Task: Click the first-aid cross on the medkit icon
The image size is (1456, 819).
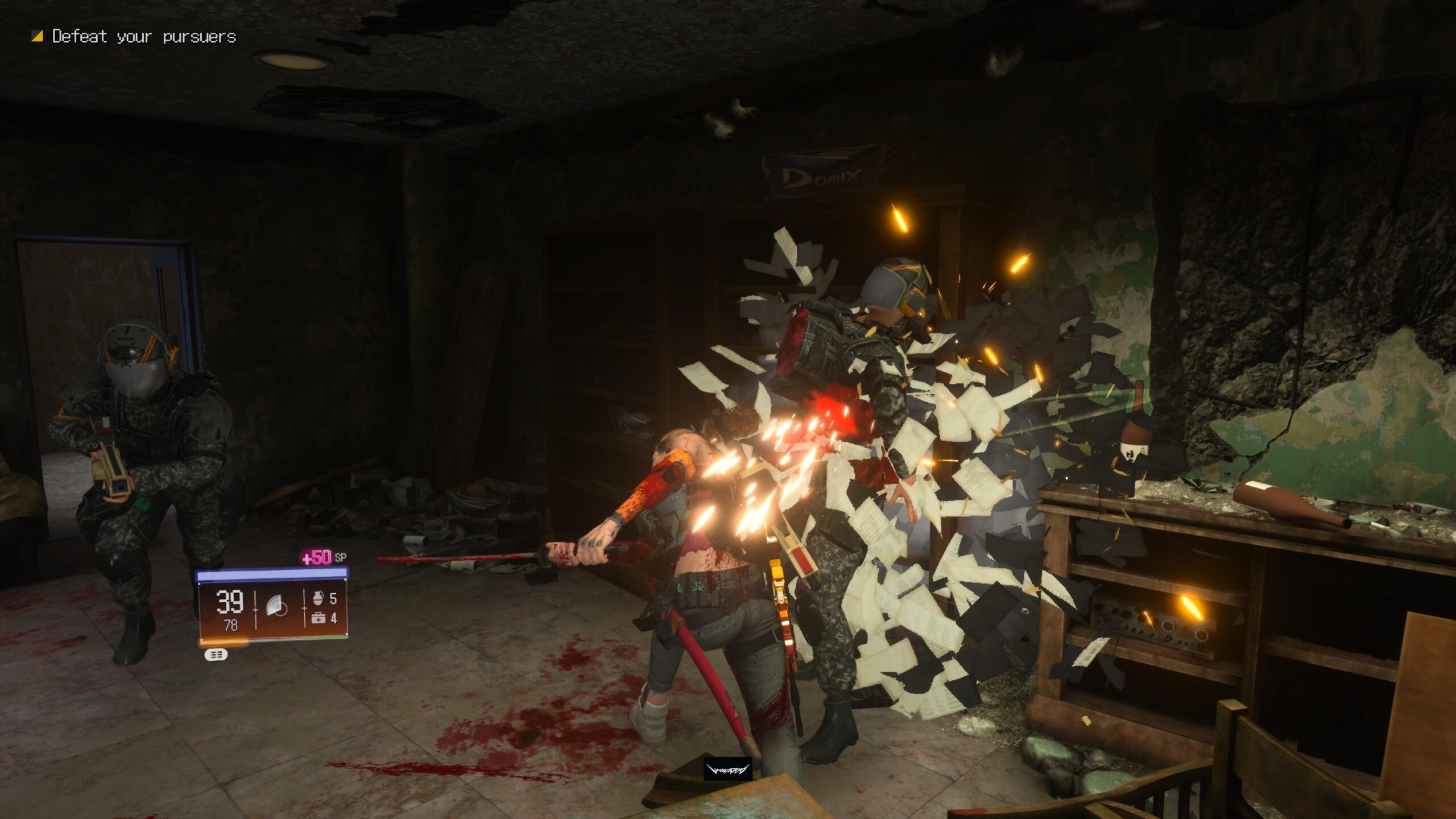Action: 318,619
